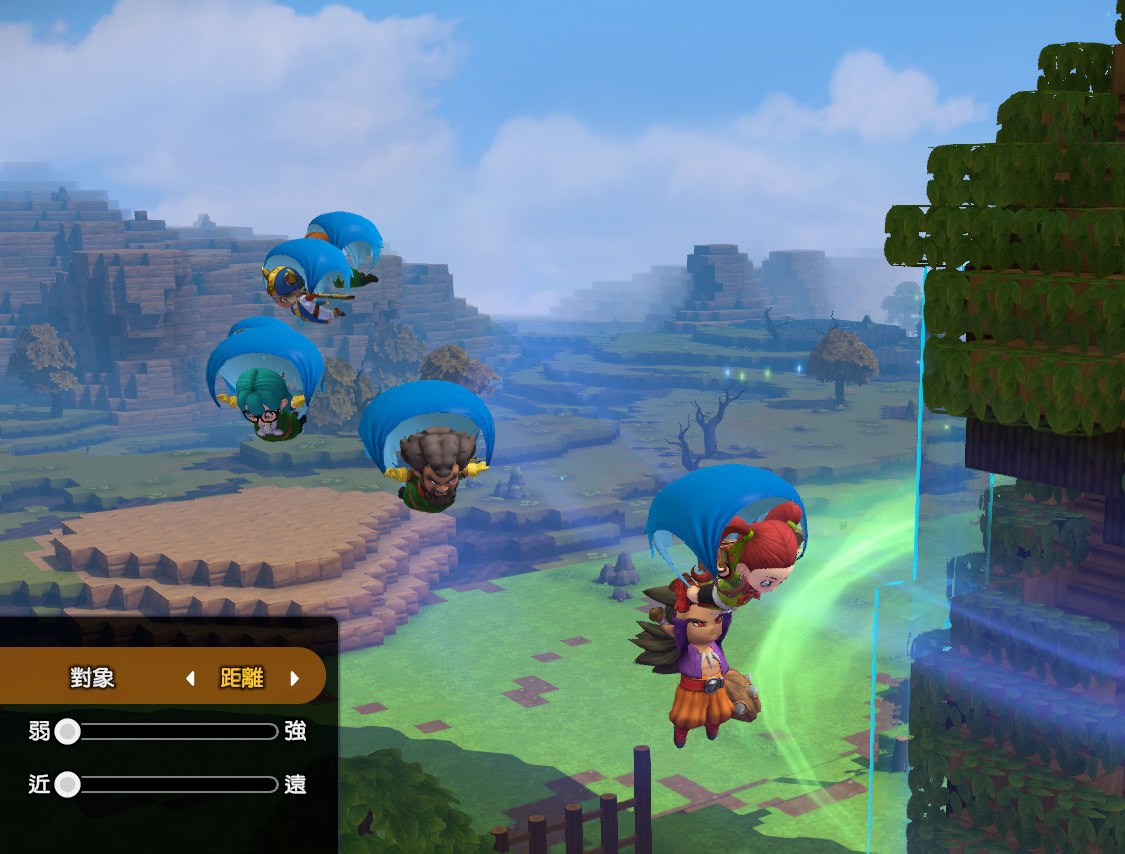Select the 對象 option row
1125x854 pixels.
[x=92, y=678]
